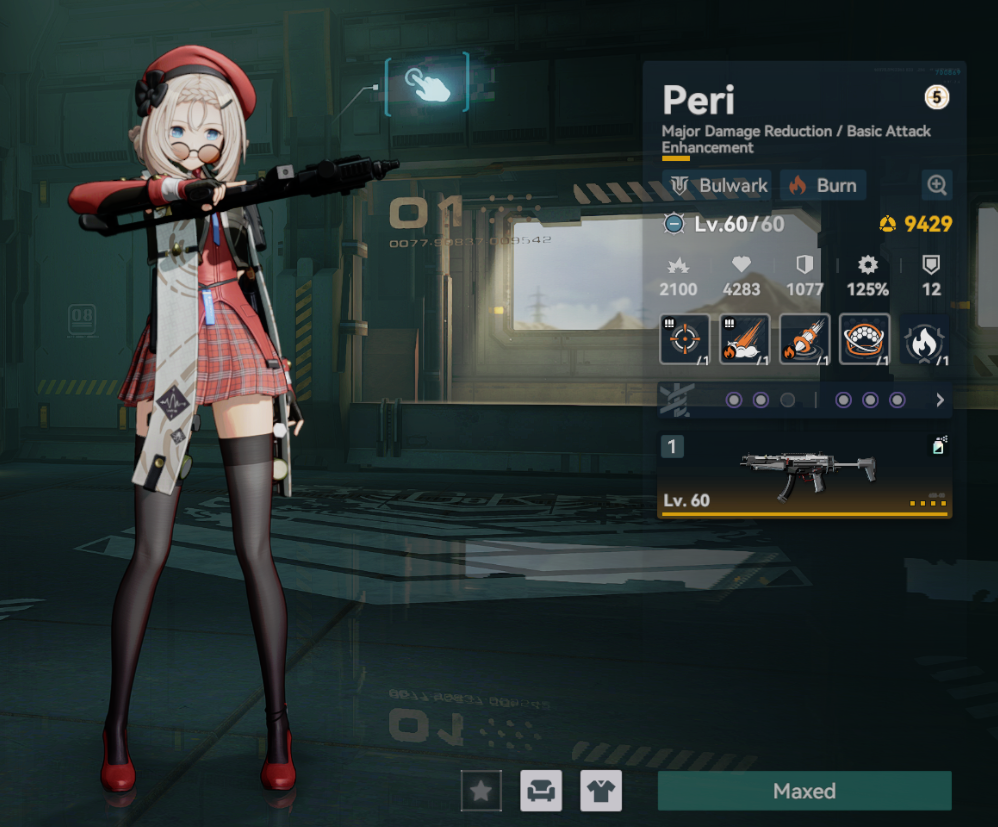The width and height of the screenshot is (998, 827).
Task: Open the magnifier detail view button
Action: click(937, 185)
